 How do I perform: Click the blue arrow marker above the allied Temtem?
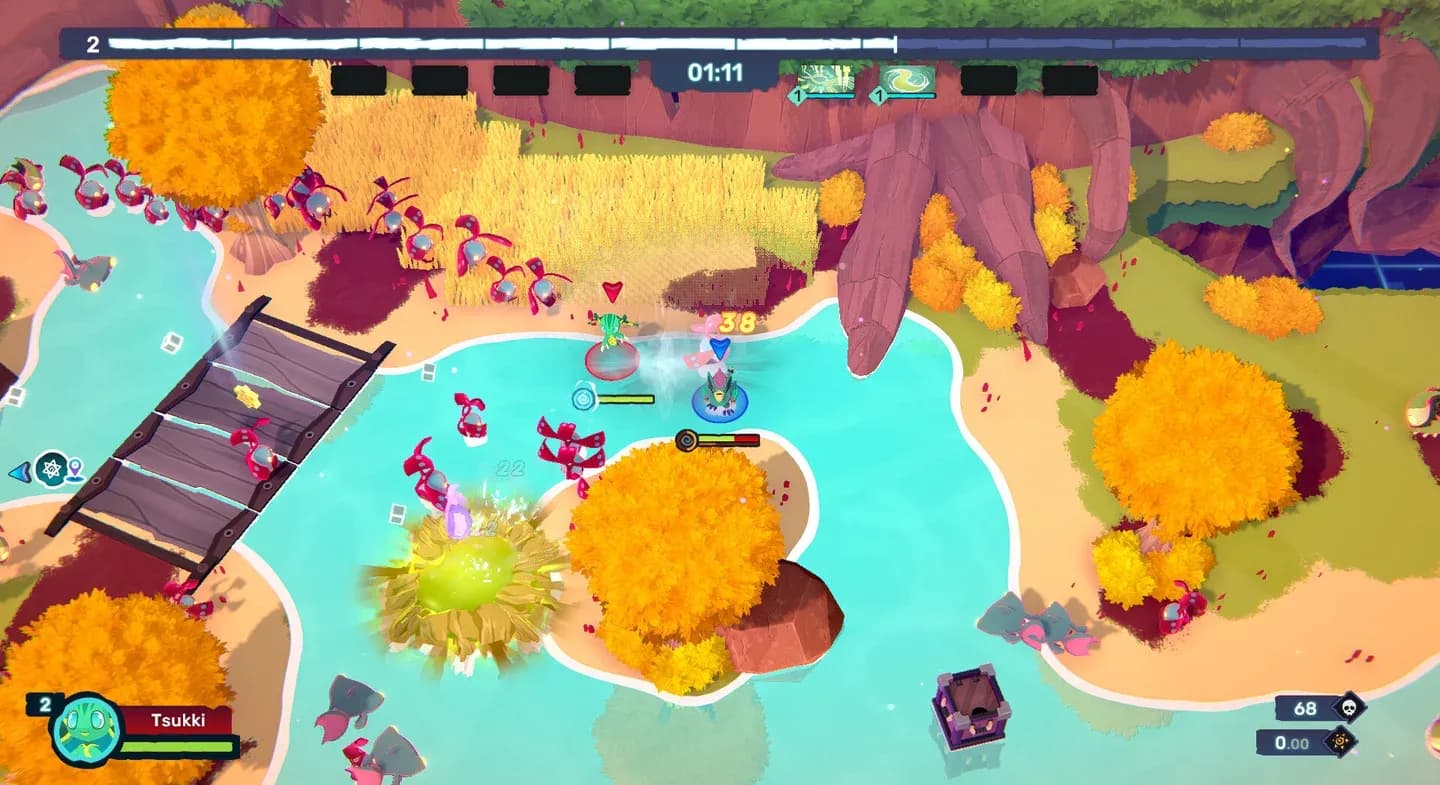click(x=719, y=349)
